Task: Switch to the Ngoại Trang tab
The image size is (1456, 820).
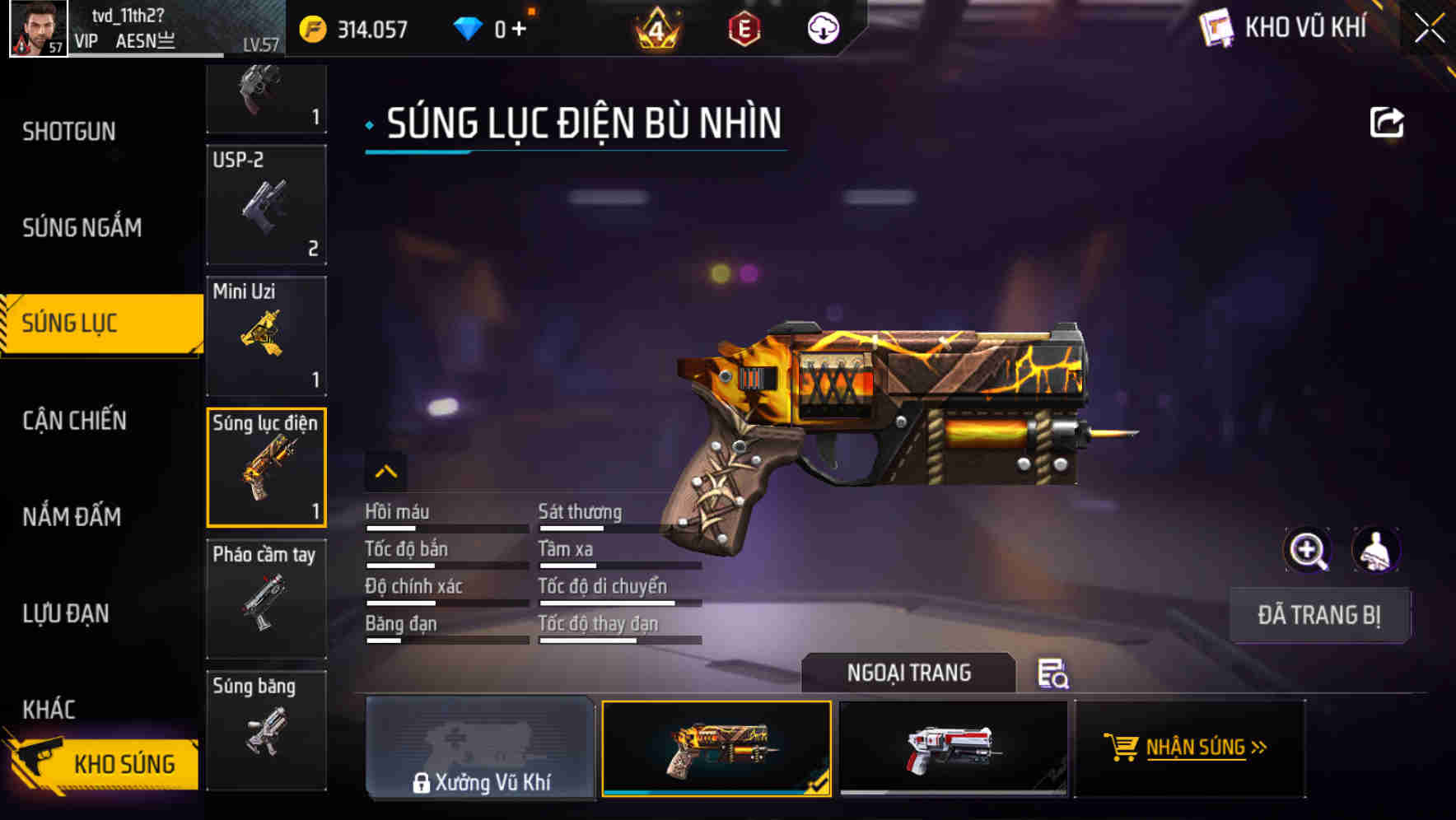Action: click(x=909, y=673)
